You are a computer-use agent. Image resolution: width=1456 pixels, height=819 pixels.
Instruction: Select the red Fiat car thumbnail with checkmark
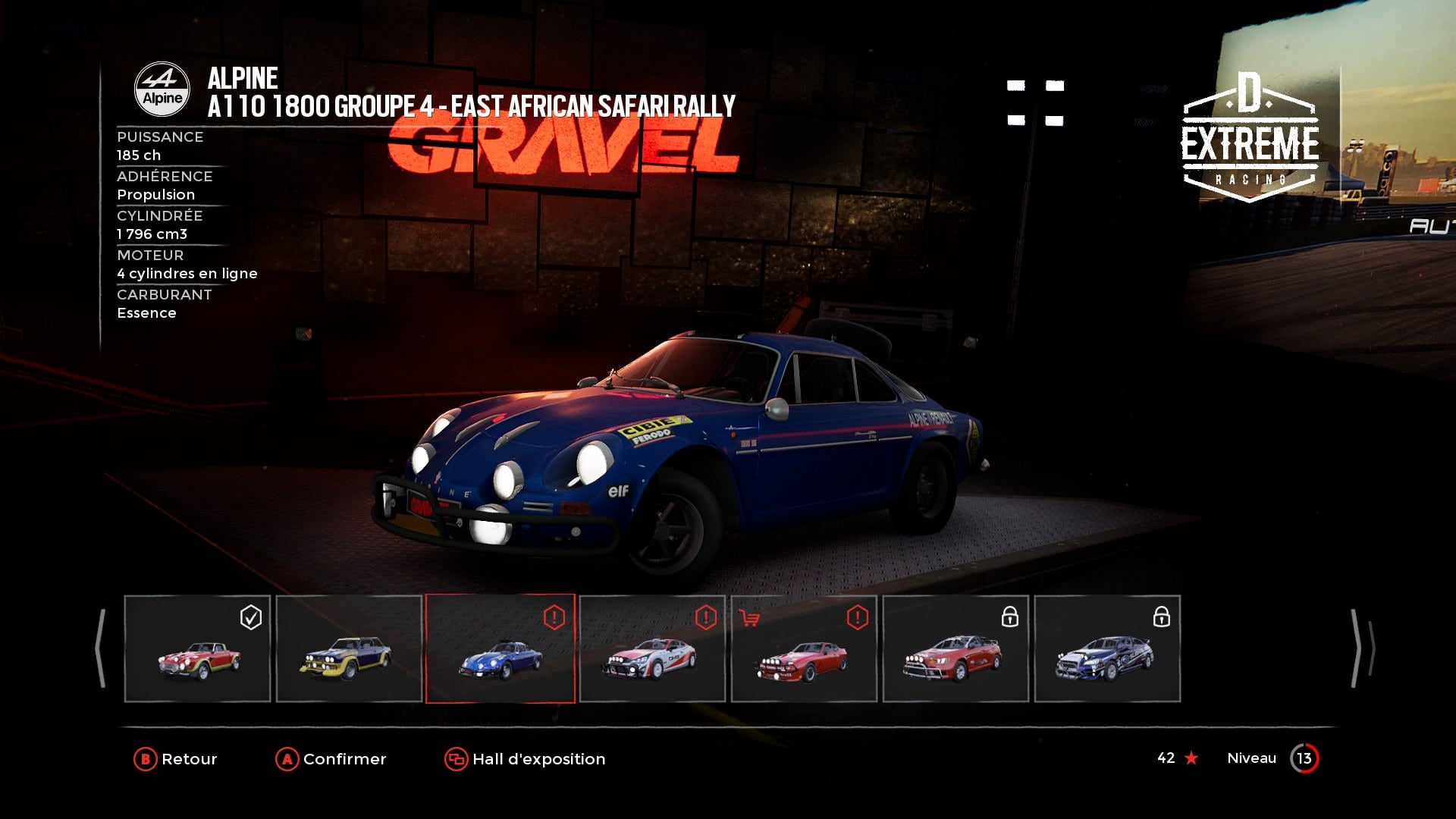197,649
